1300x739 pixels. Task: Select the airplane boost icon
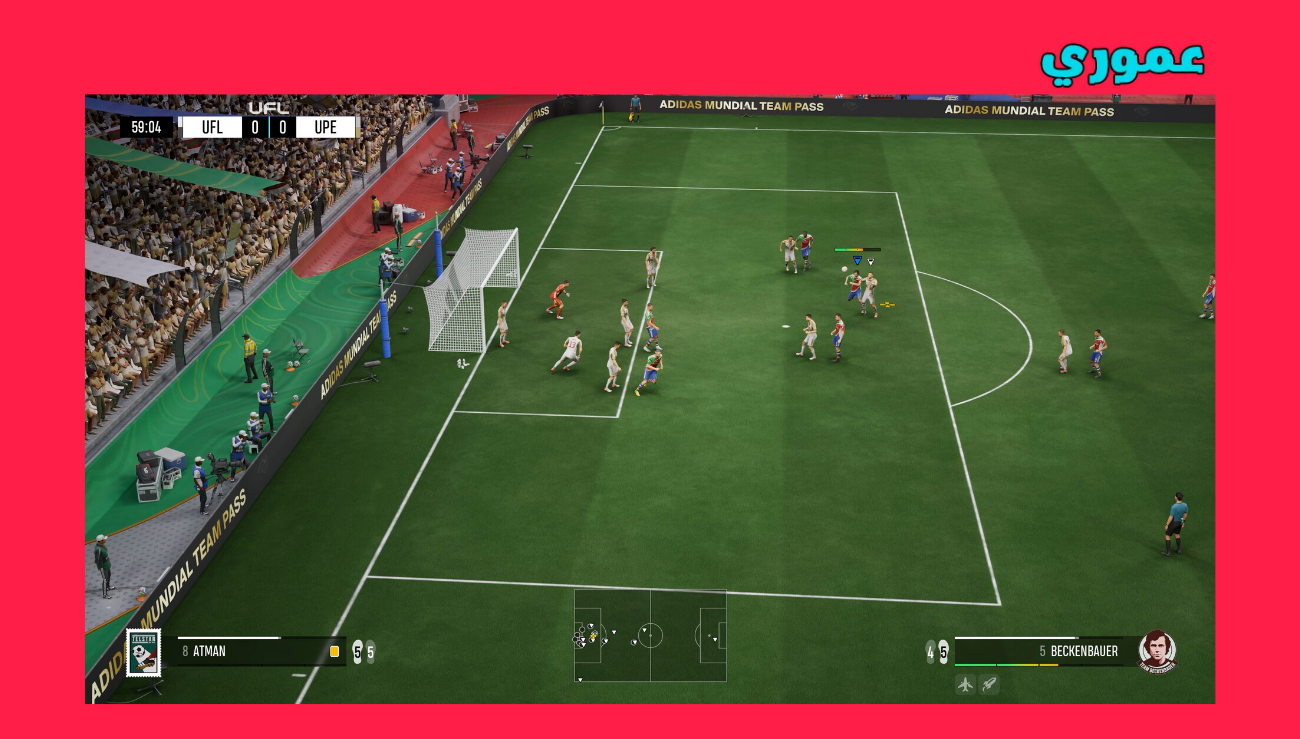coord(965,684)
